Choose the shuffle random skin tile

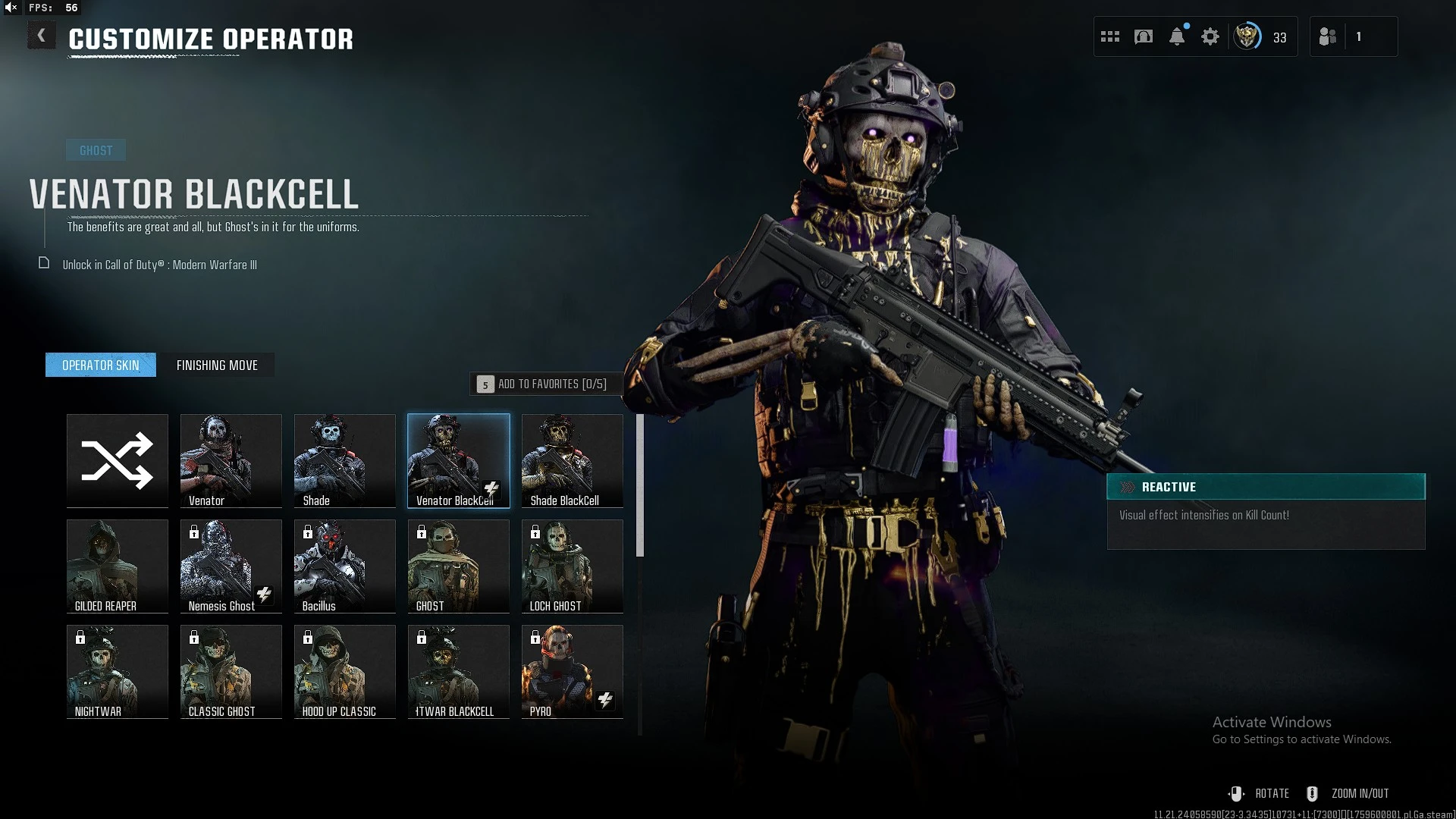tap(118, 460)
